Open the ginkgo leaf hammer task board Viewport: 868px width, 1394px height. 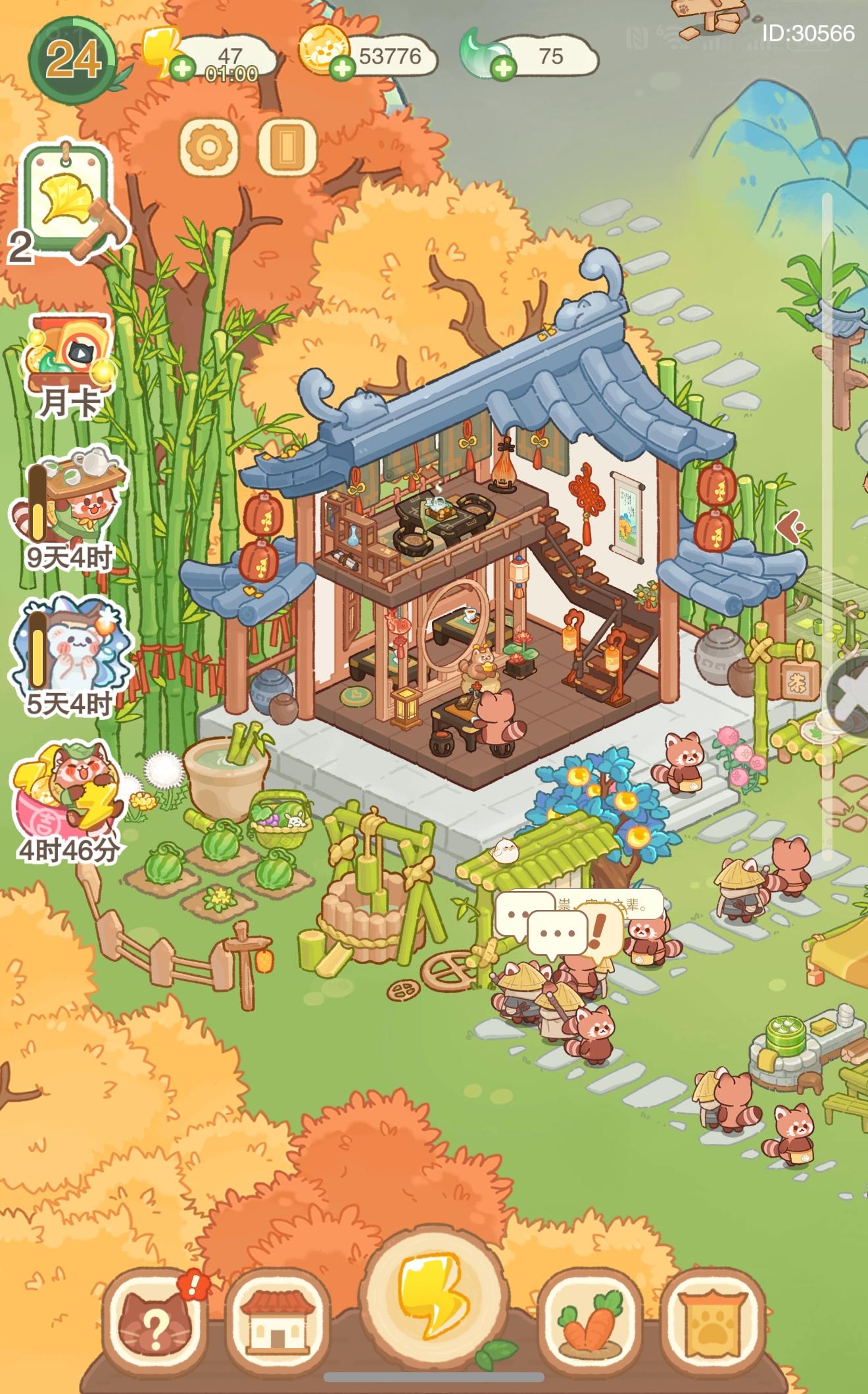click(66, 197)
